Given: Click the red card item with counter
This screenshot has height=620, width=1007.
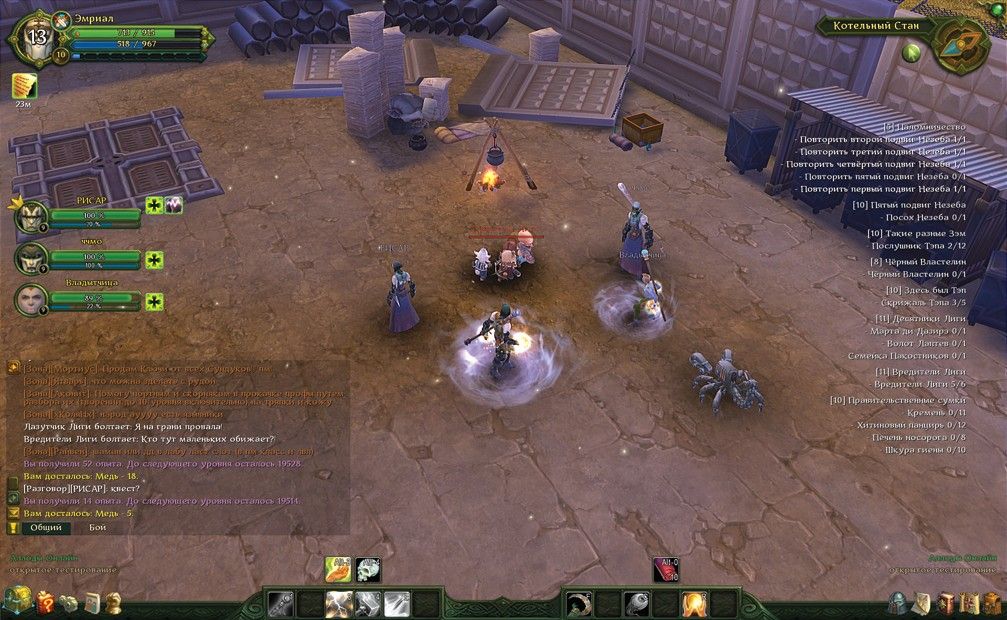Looking at the screenshot, I should [666, 569].
